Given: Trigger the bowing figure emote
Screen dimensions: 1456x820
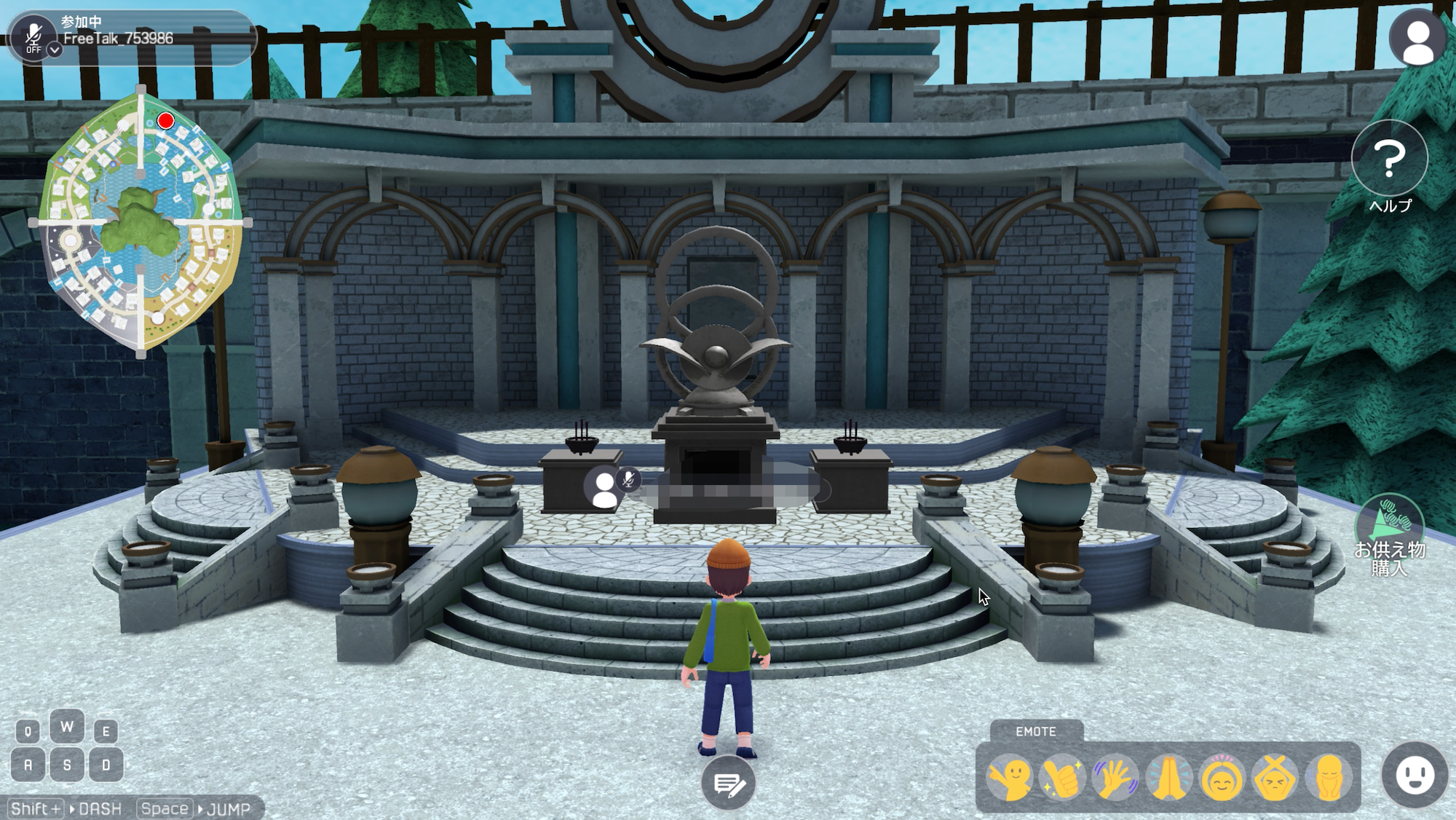Looking at the screenshot, I should click(1329, 778).
